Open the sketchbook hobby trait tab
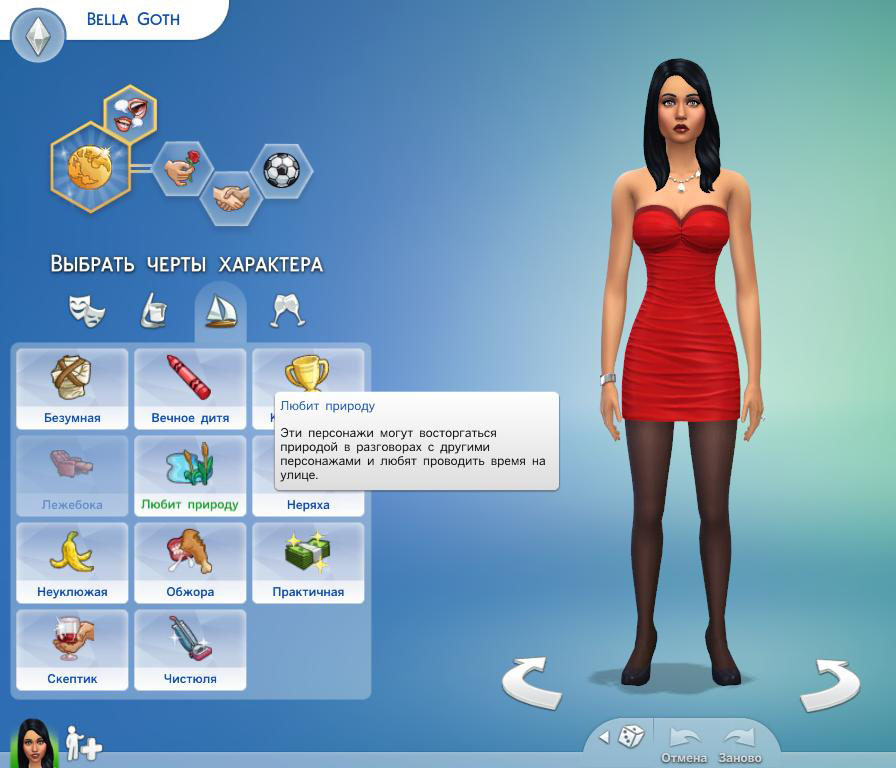Image resolution: width=896 pixels, height=768 pixels. pyautogui.click(x=152, y=310)
